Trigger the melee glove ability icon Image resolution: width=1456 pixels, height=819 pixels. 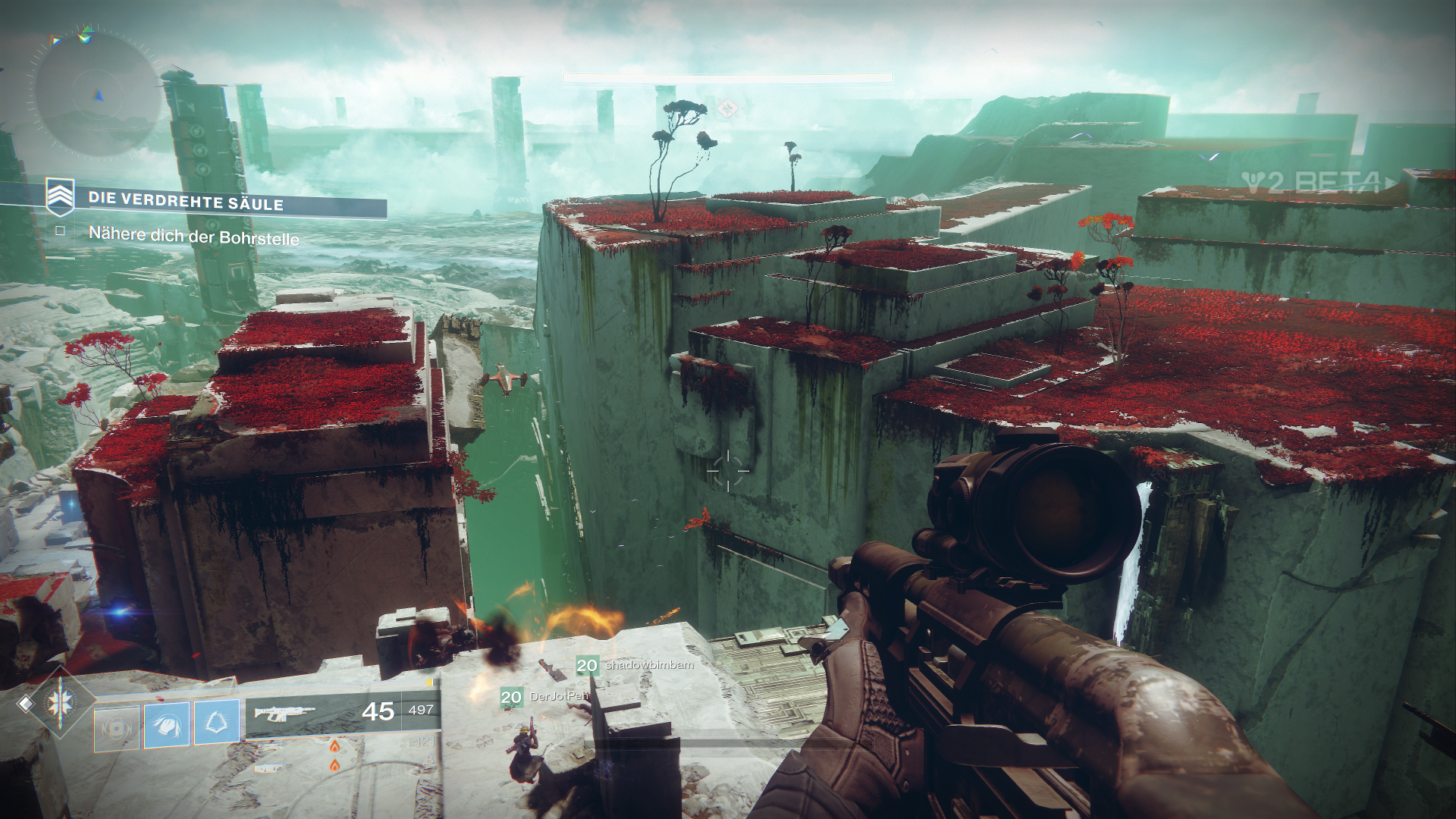point(167,724)
